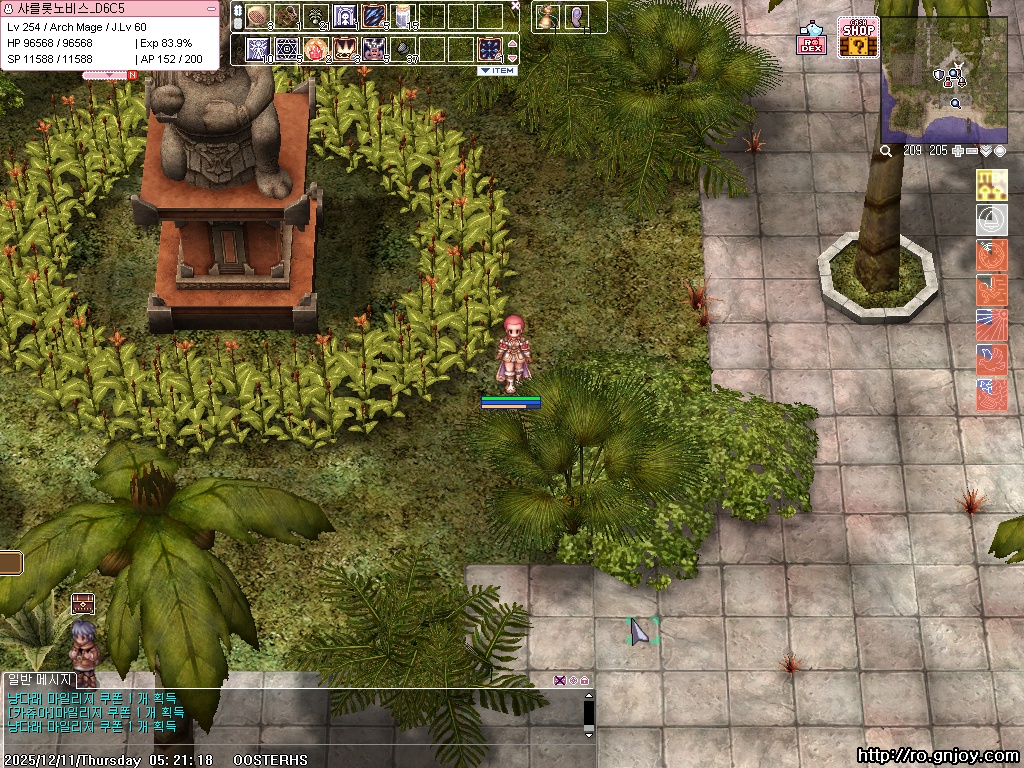Click the pink down arrow on hotbar
1024x768 pixels.
[x=513, y=57]
